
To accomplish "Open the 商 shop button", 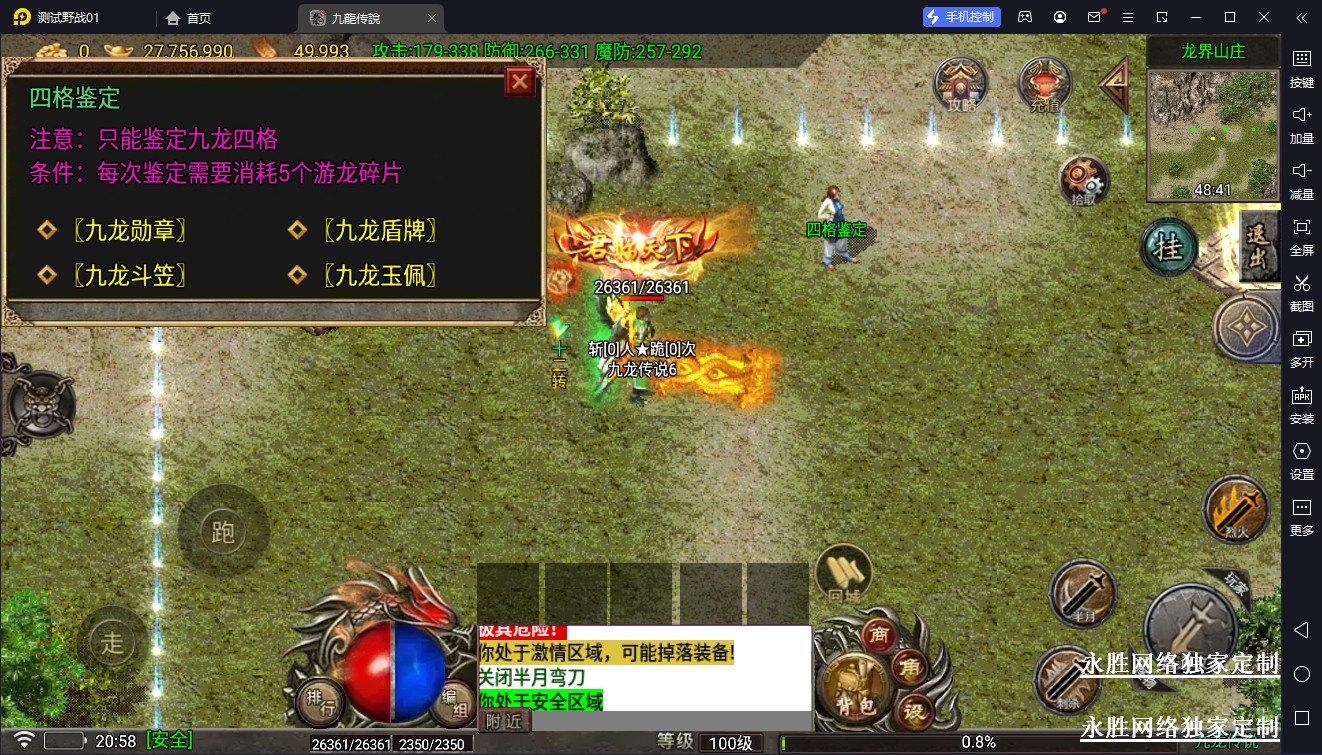I will (x=880, y=636).
